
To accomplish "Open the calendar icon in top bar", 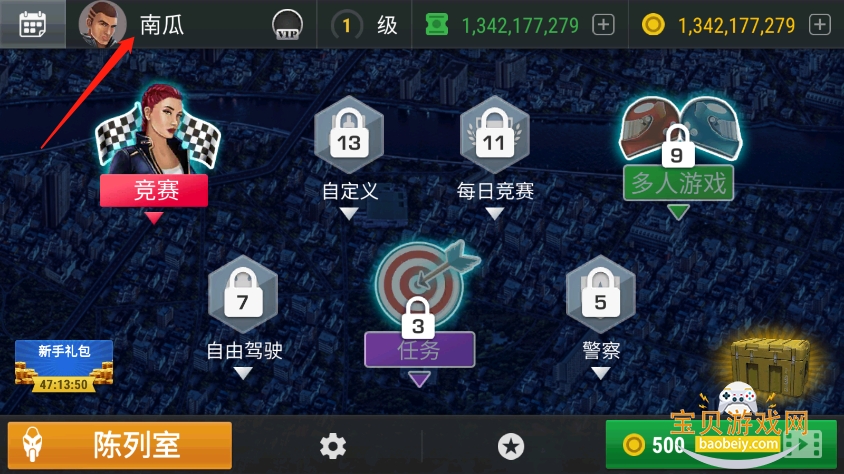I will (32, 24).
